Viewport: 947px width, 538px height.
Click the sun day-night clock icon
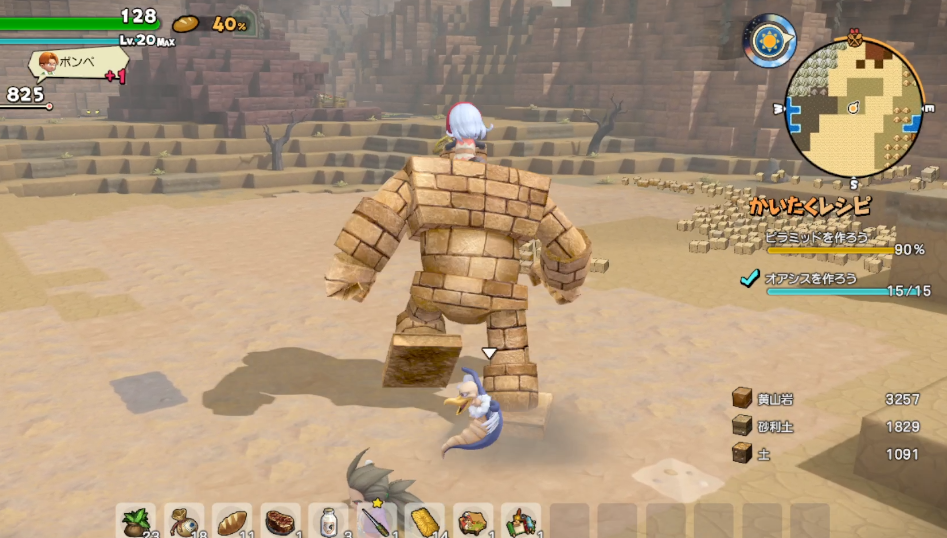tap(769, 40)
